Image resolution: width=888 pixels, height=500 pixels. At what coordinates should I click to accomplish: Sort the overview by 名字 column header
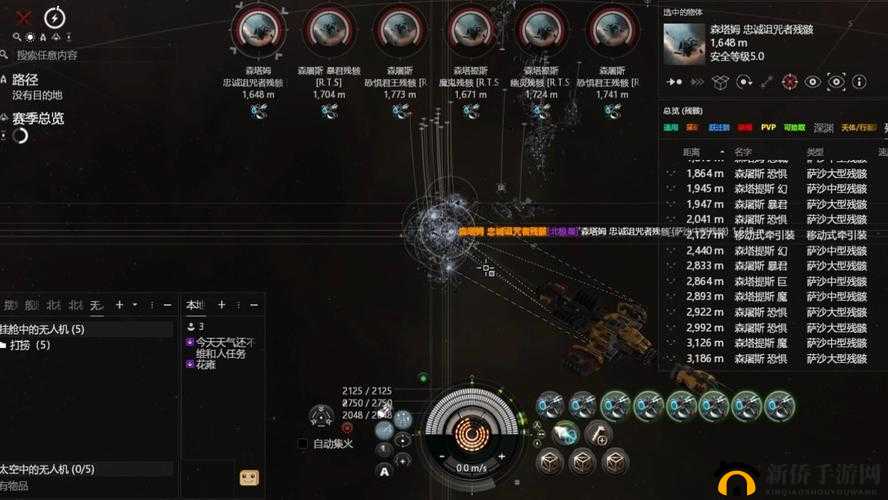744,153
